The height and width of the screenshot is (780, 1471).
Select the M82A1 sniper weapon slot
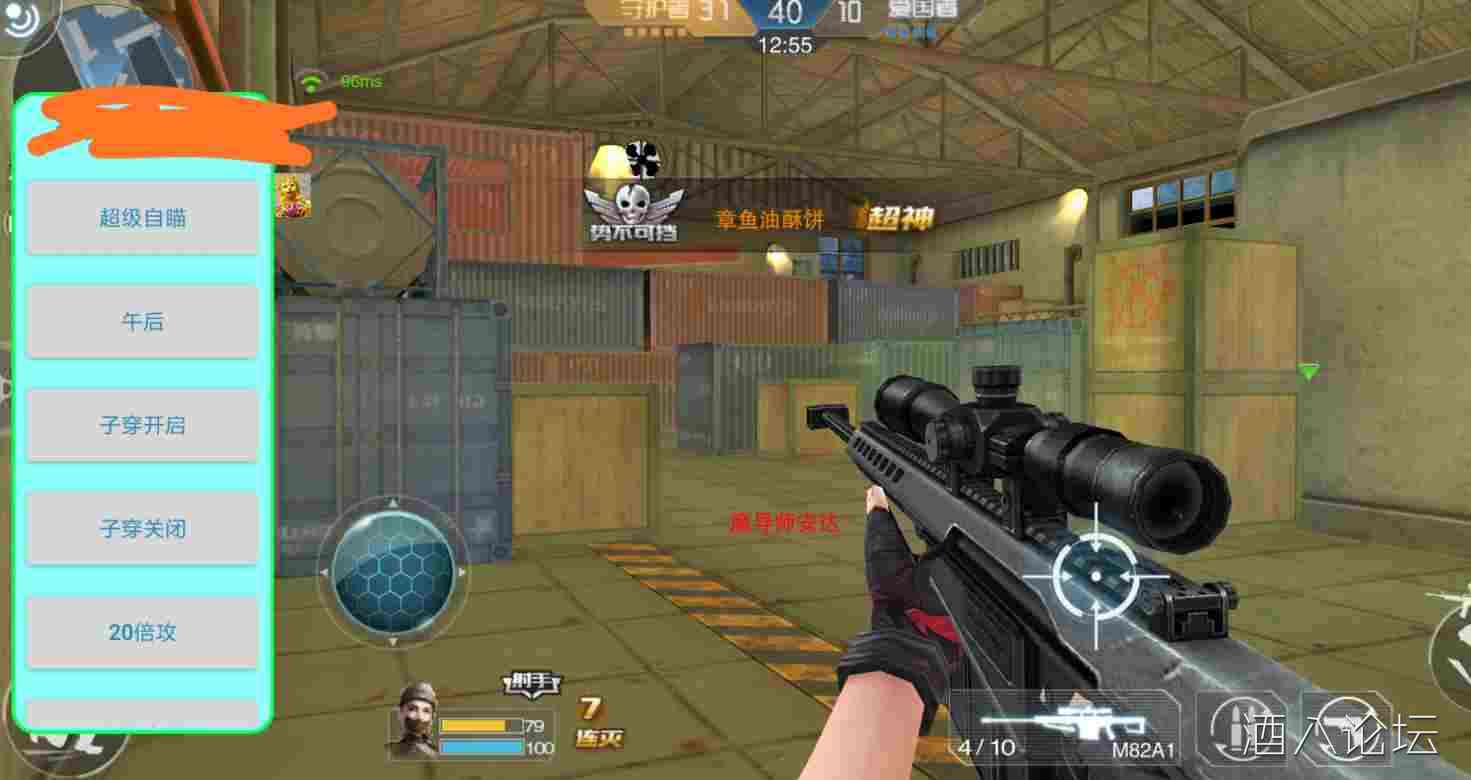click(1066, 728)
